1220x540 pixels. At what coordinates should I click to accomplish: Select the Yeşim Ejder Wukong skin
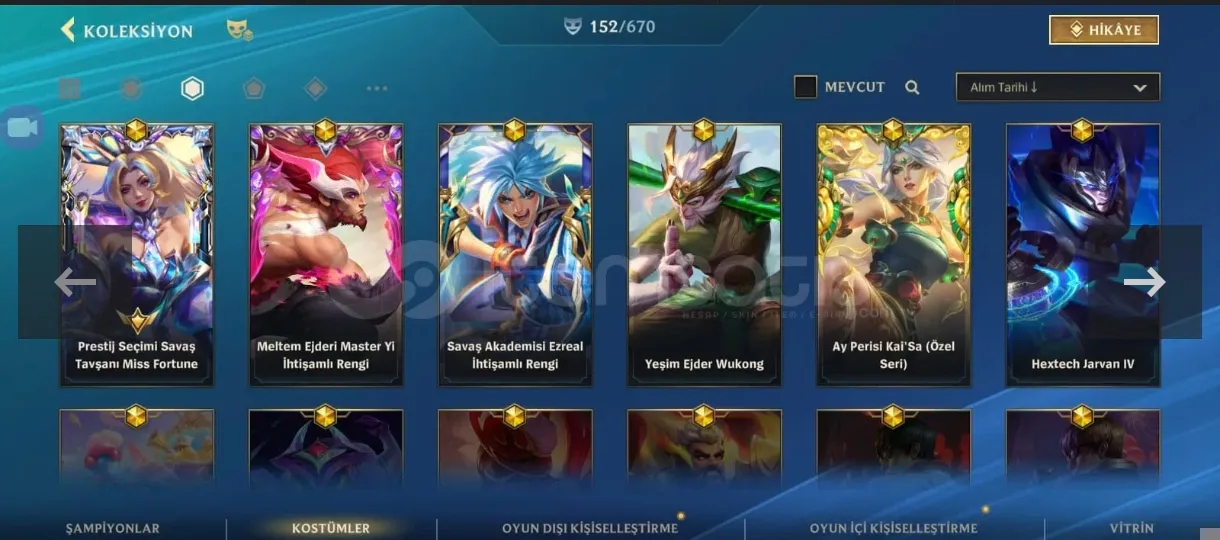coord(704,255)
